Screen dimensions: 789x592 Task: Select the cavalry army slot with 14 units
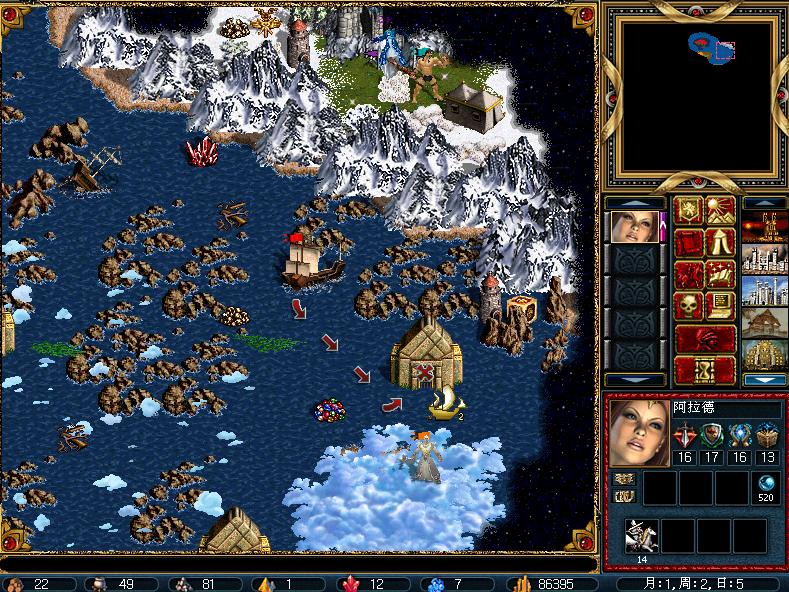coord(641,537)
